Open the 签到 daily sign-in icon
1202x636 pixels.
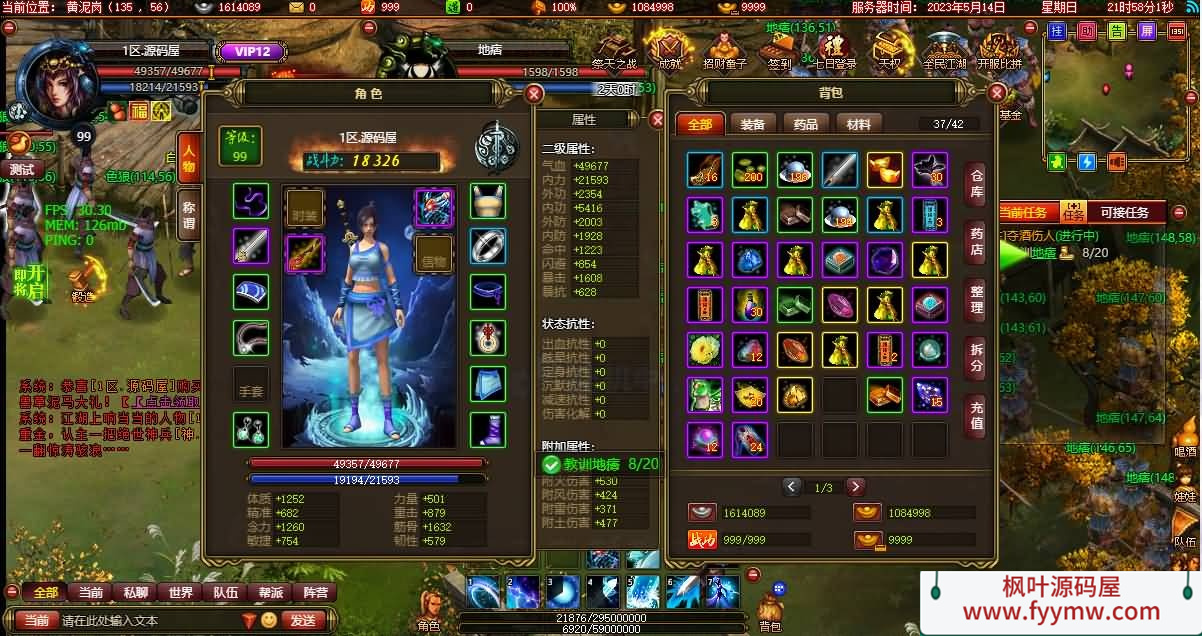pyautogui.click(x=780, y=48)
